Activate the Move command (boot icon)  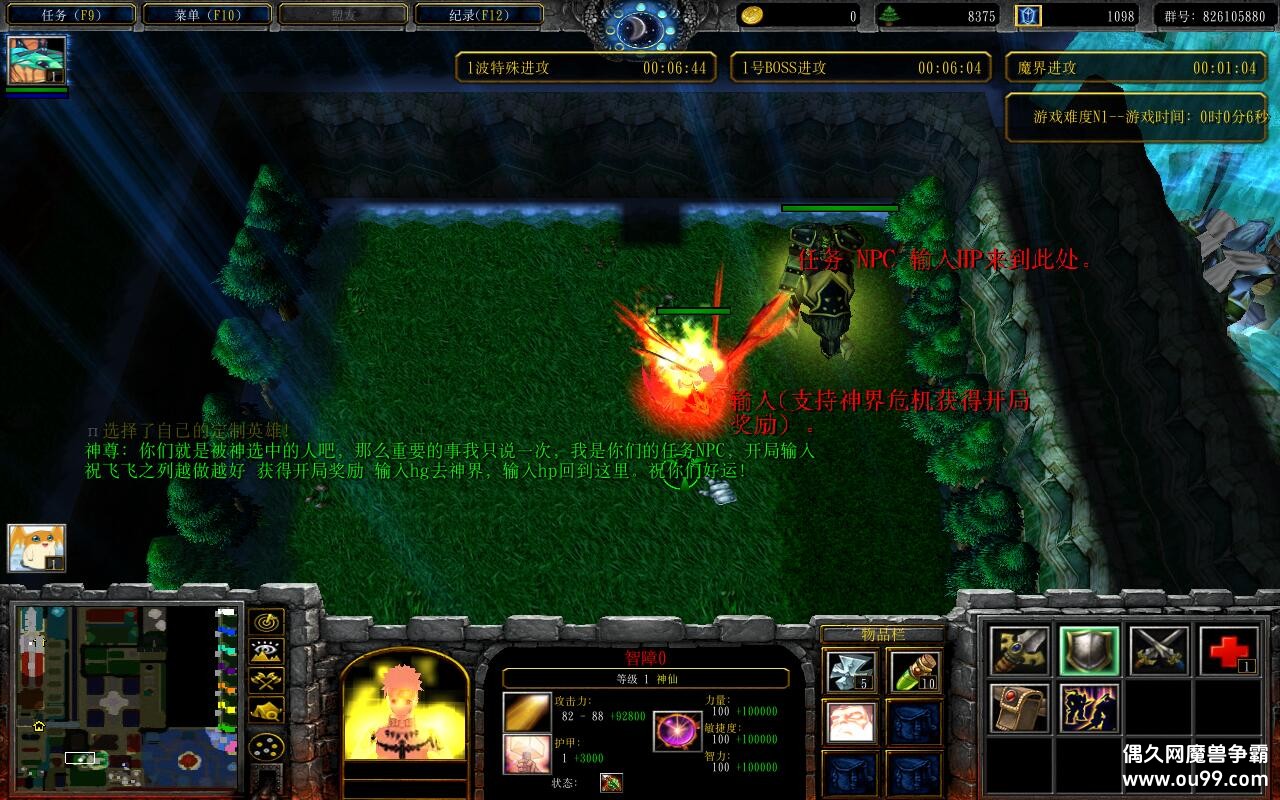point(1019,651)
